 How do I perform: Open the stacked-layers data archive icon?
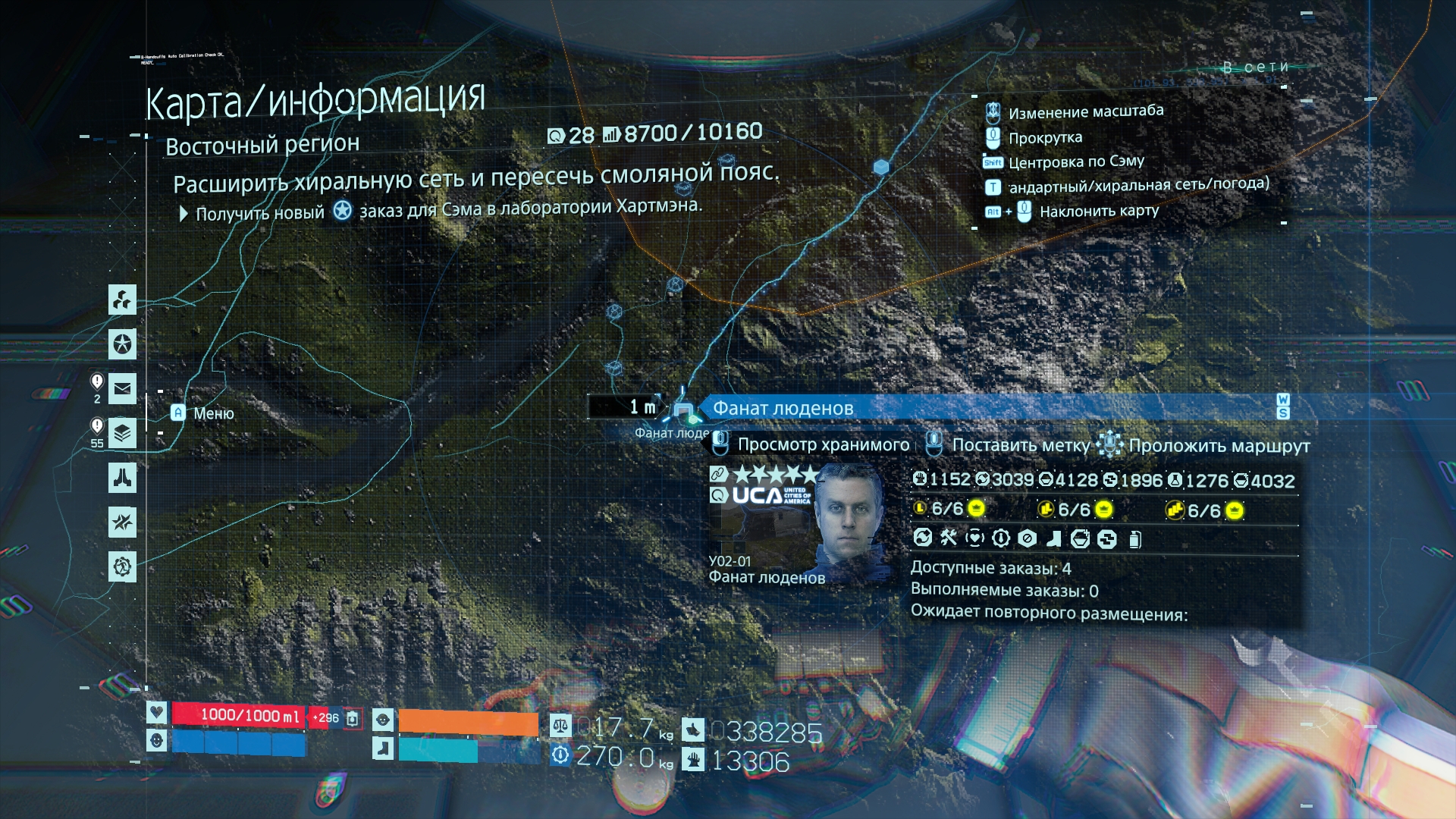pos(122,433)
